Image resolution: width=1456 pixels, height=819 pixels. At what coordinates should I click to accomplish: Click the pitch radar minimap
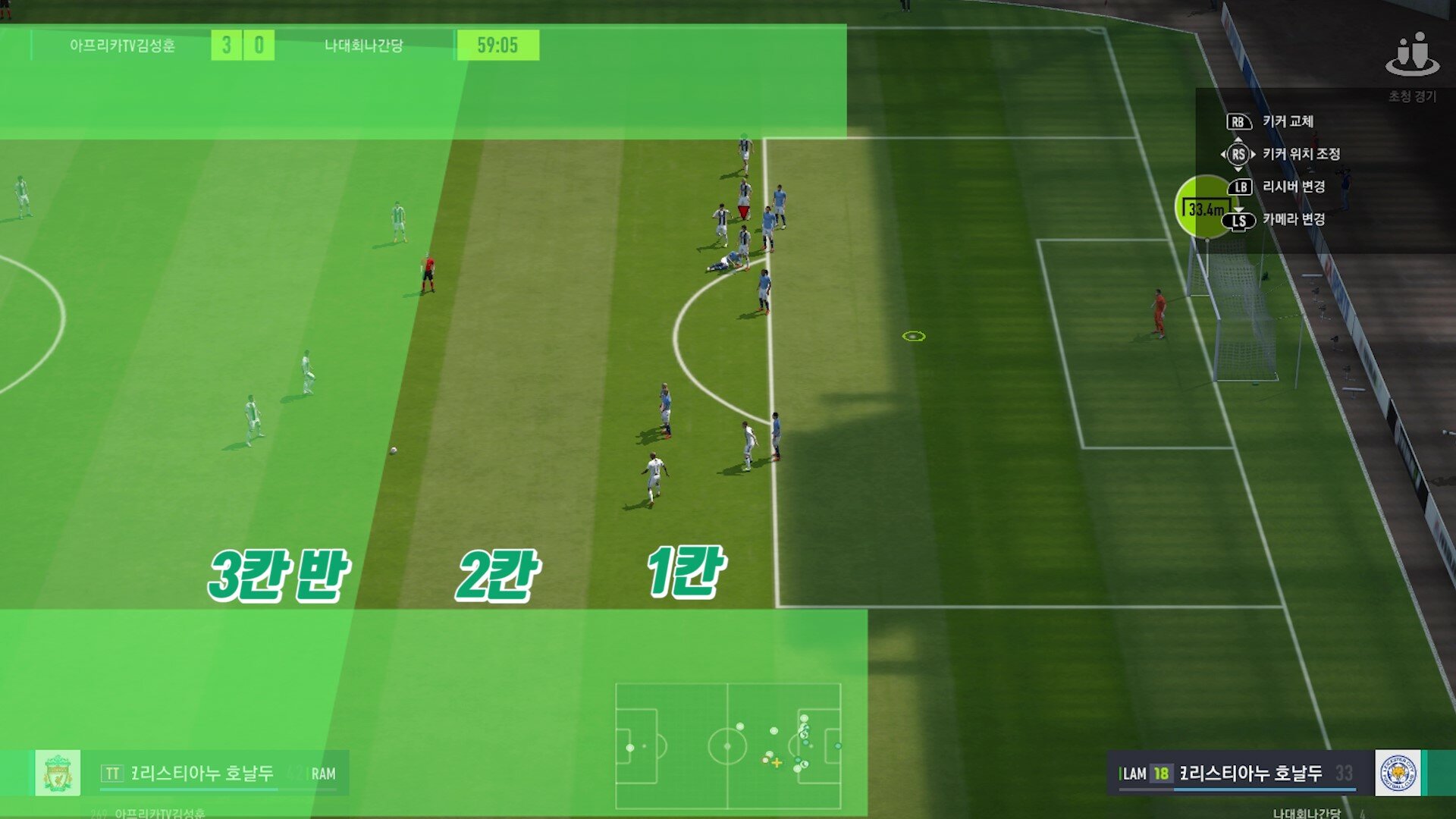click(x=728, y=746)
